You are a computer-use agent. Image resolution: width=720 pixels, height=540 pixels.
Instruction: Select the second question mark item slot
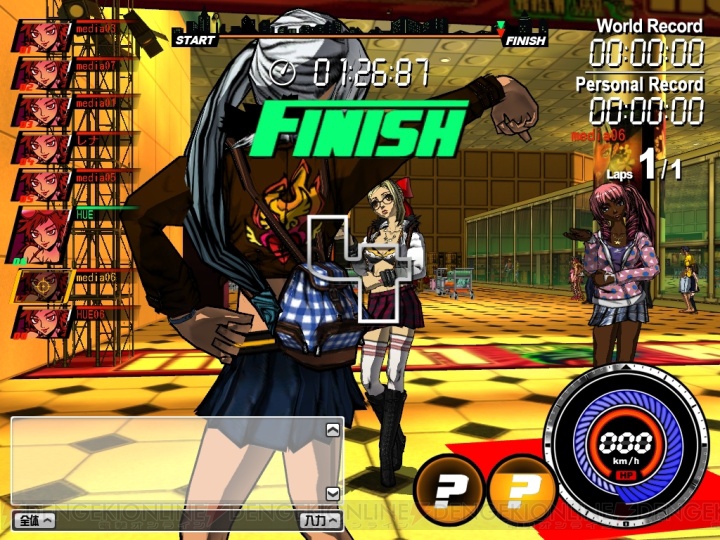[519, 489]
